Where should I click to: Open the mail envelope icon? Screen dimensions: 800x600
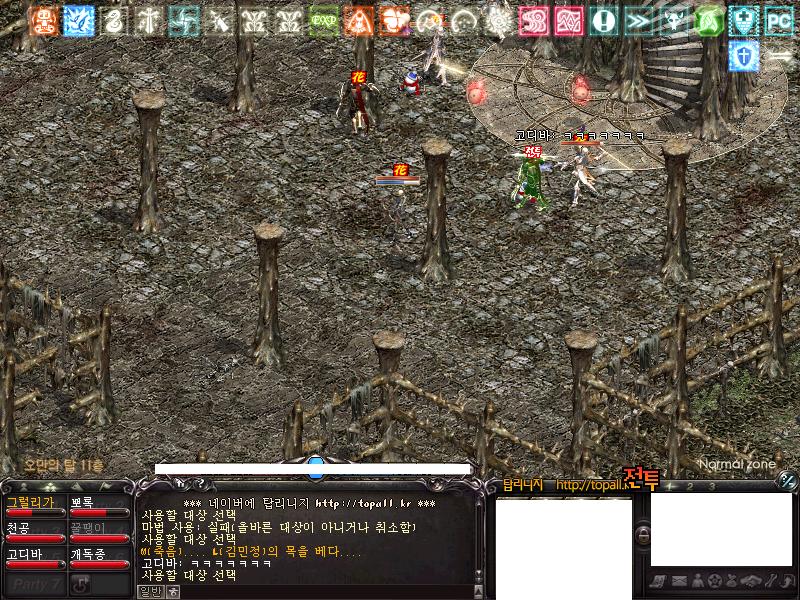click(679, 581)
